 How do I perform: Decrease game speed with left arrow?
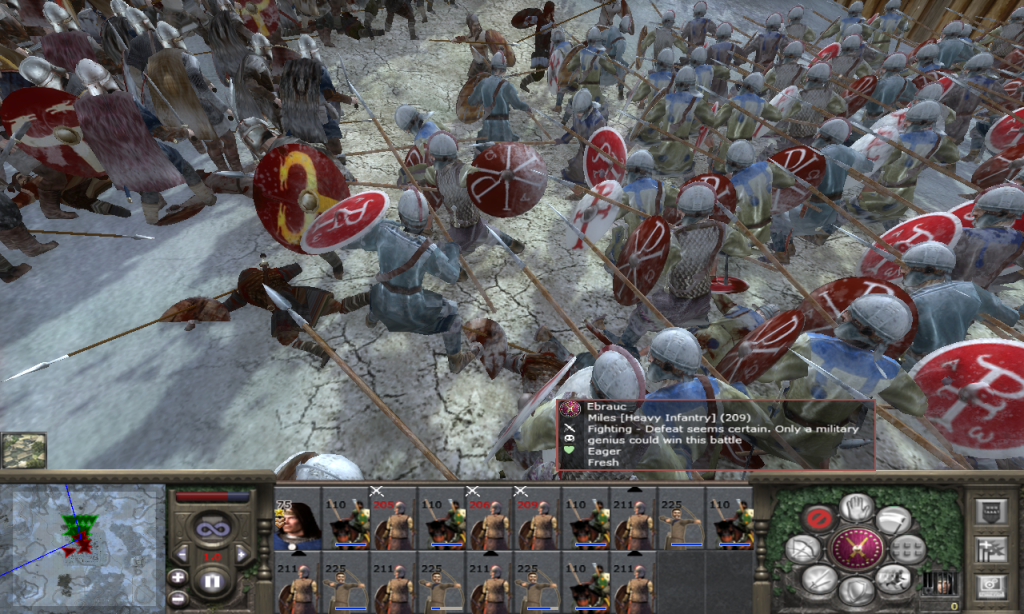pos(182,552)
